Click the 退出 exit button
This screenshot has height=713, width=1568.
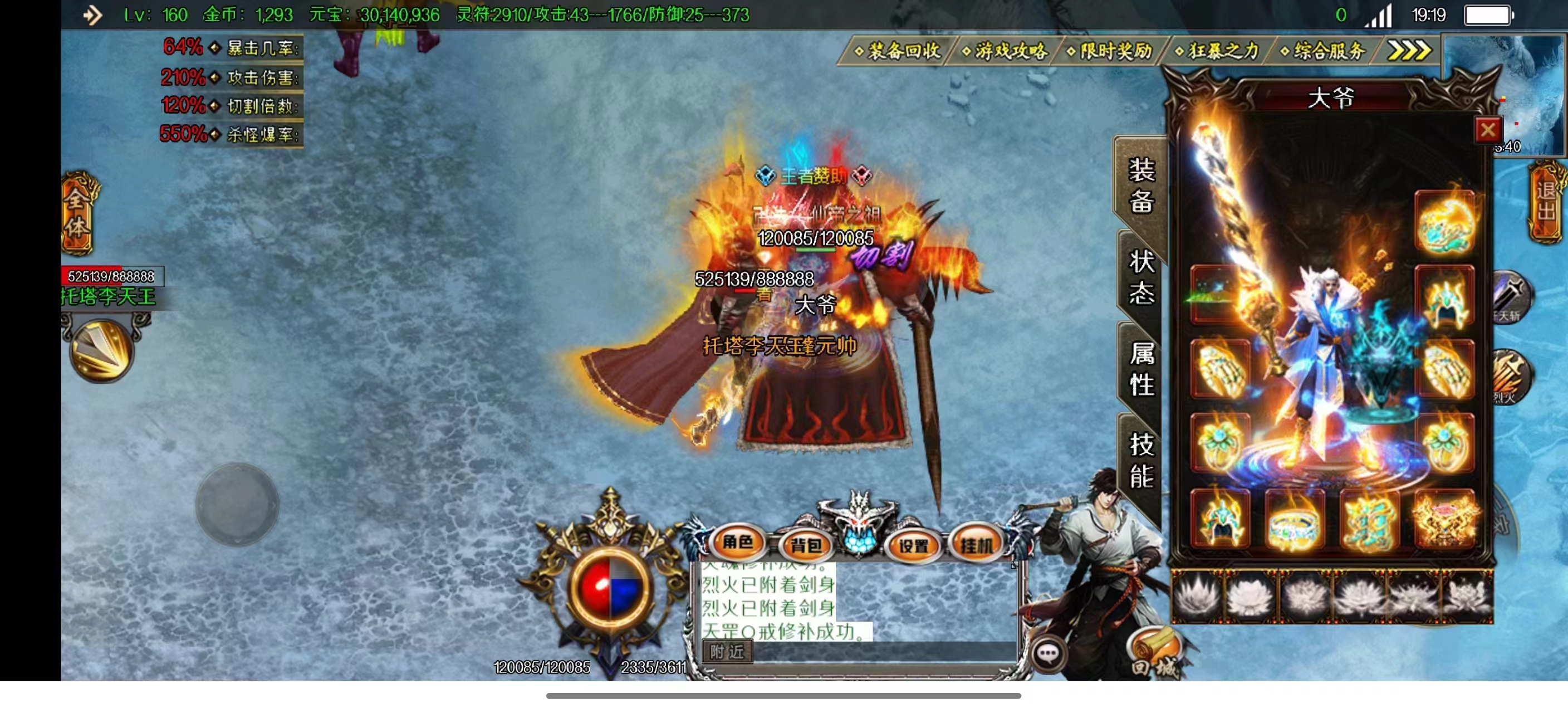pyautogui.click(x=1546, y=201)
